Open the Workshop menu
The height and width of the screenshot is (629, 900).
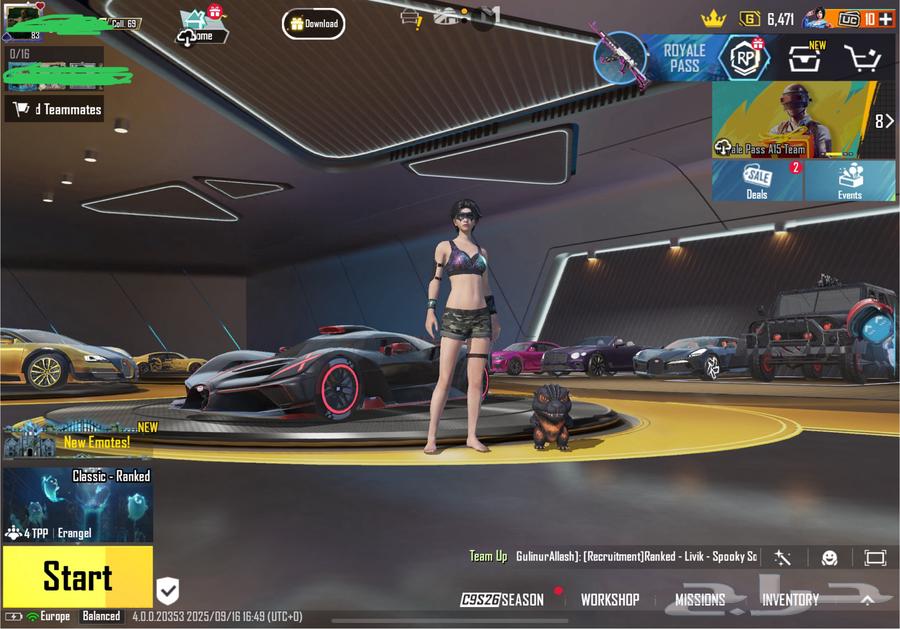[610, 600]
